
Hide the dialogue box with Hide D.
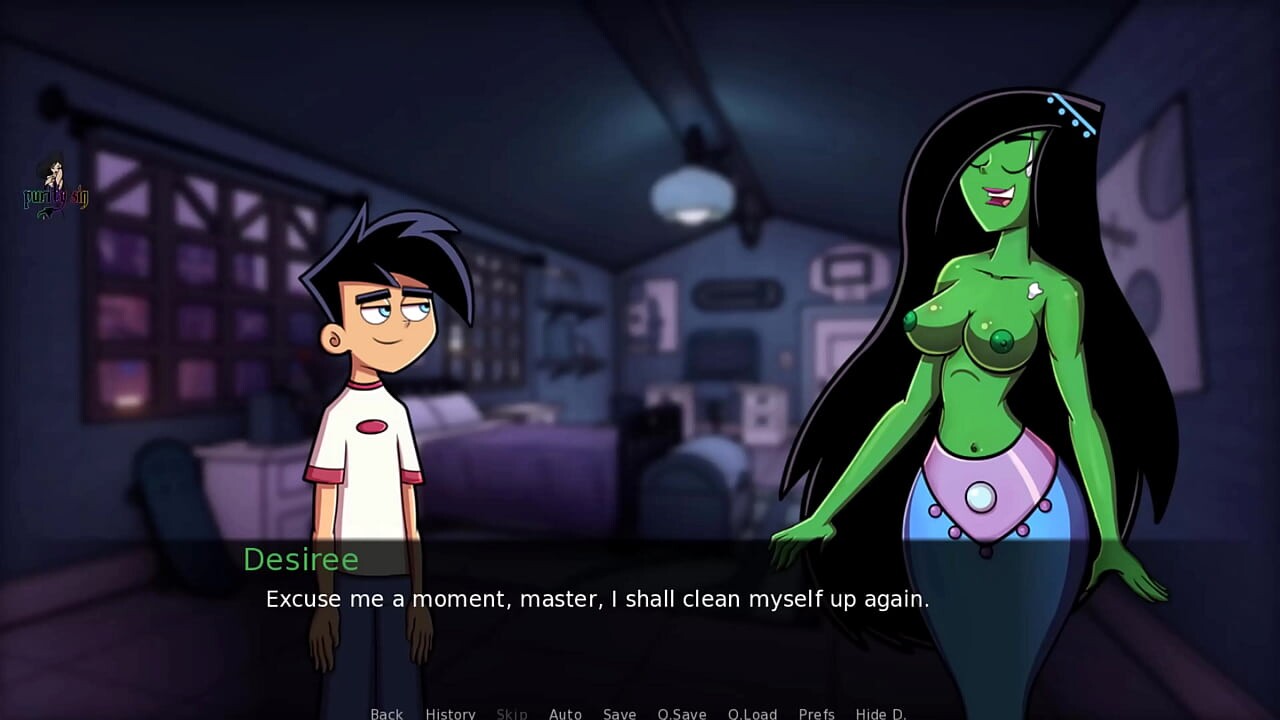pyautogui.click(x=881, y=713)
